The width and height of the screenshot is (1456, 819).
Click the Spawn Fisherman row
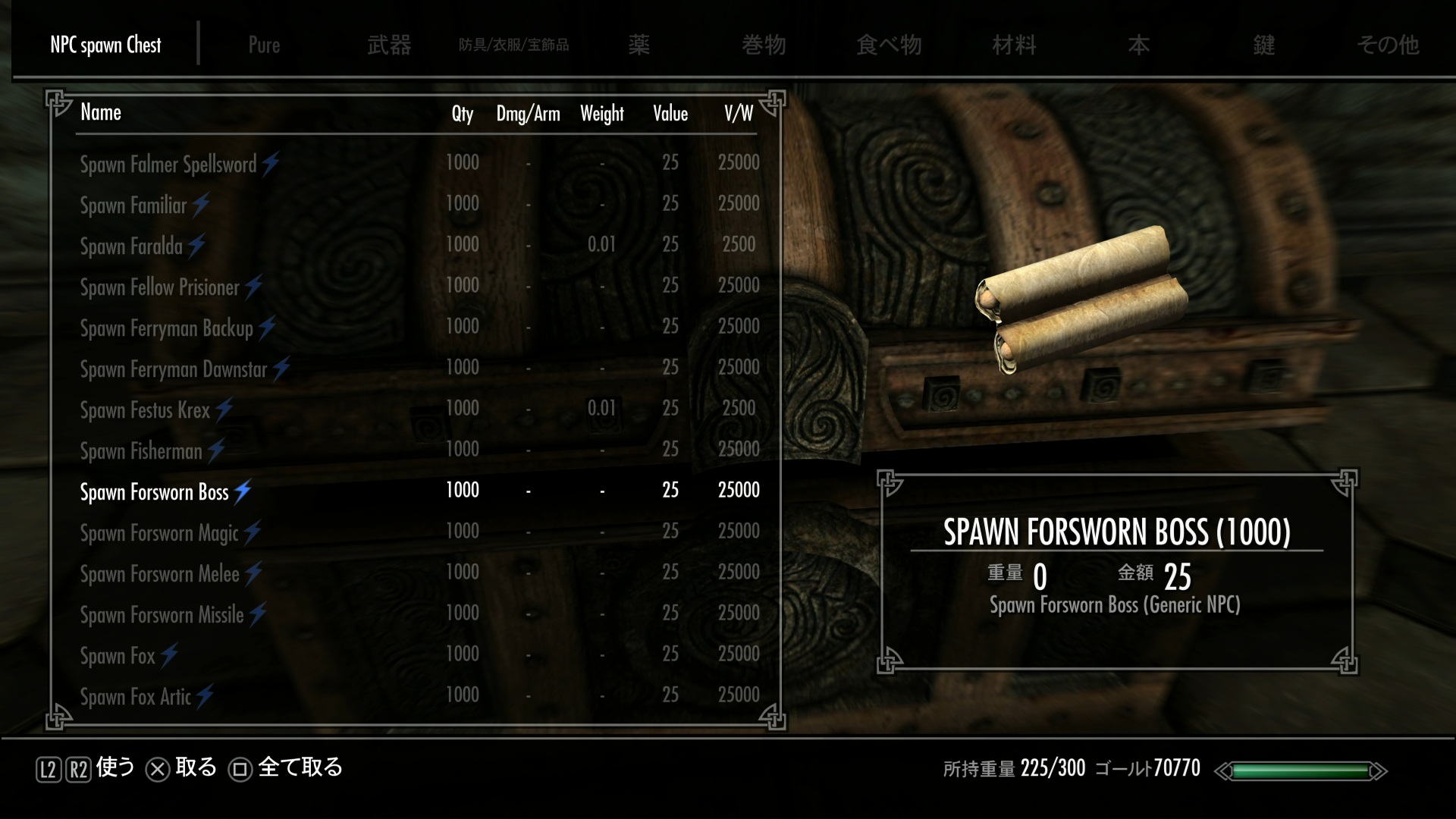pos(141,451)
